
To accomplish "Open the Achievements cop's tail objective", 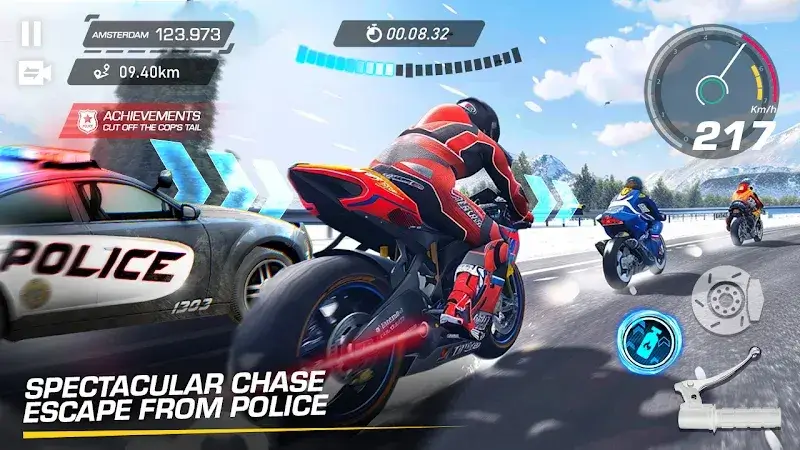I will (x=136, y=121).
